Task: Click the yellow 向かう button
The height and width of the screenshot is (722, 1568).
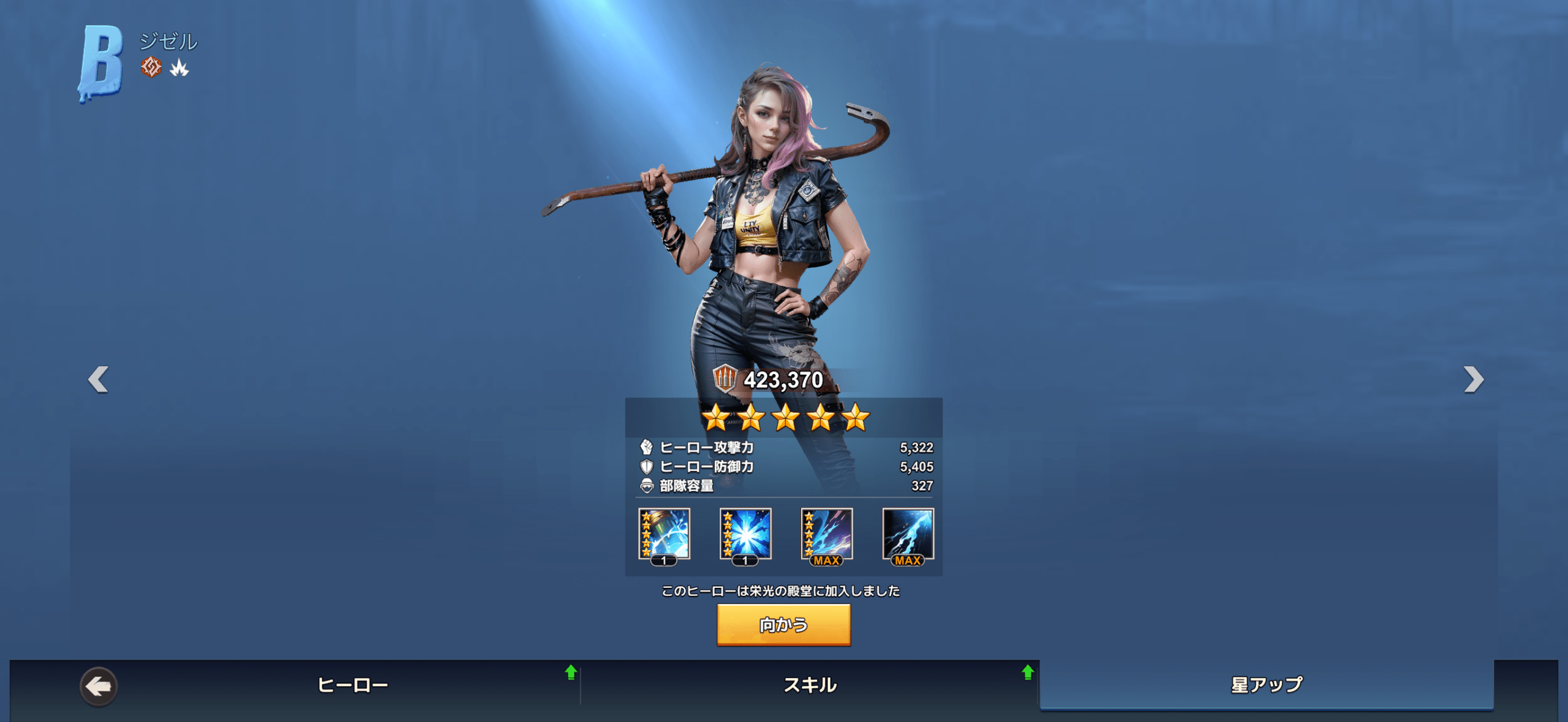Action: [x=783, y=625]
